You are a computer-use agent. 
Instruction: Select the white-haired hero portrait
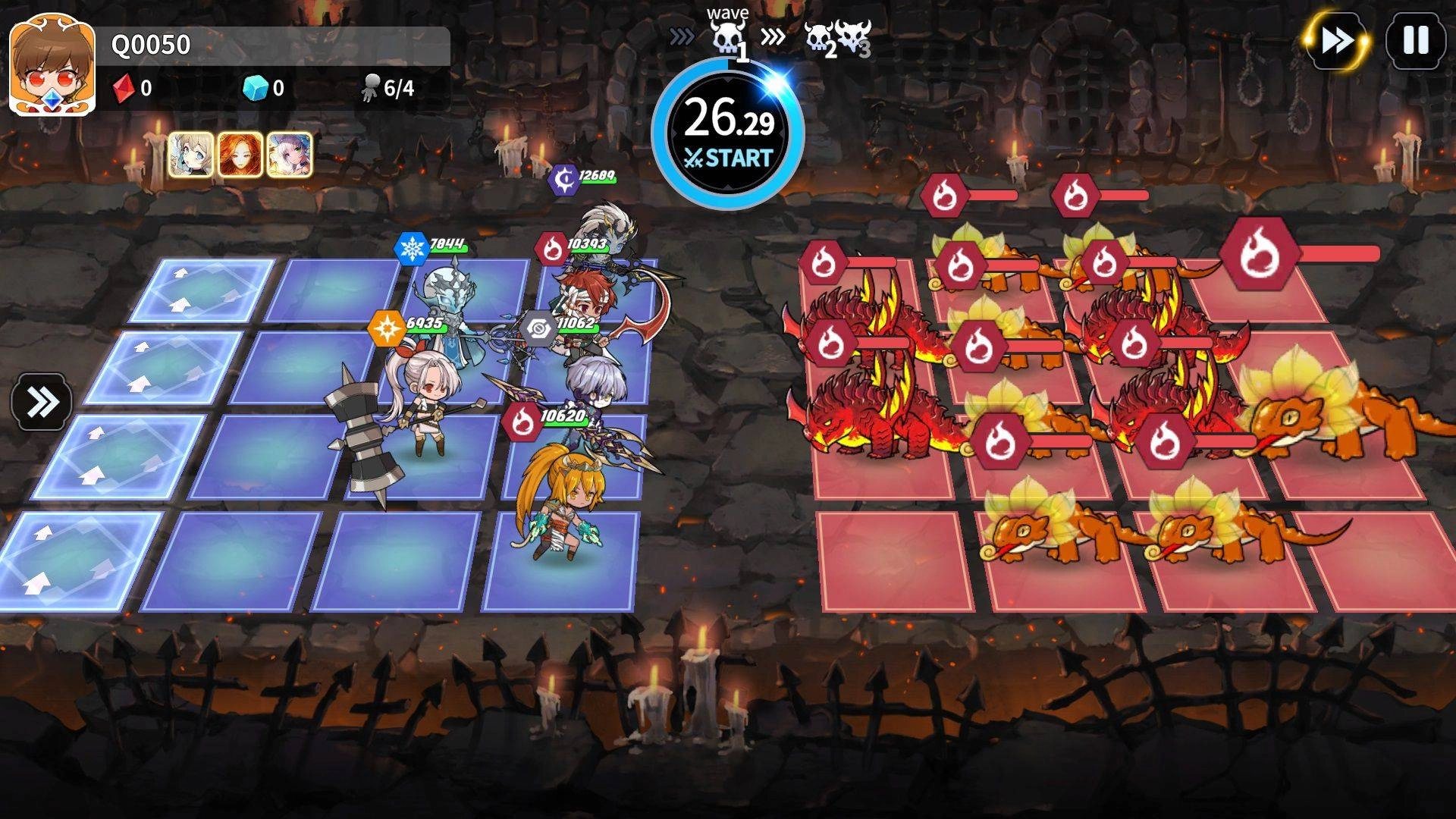click(x=289, y=155)
